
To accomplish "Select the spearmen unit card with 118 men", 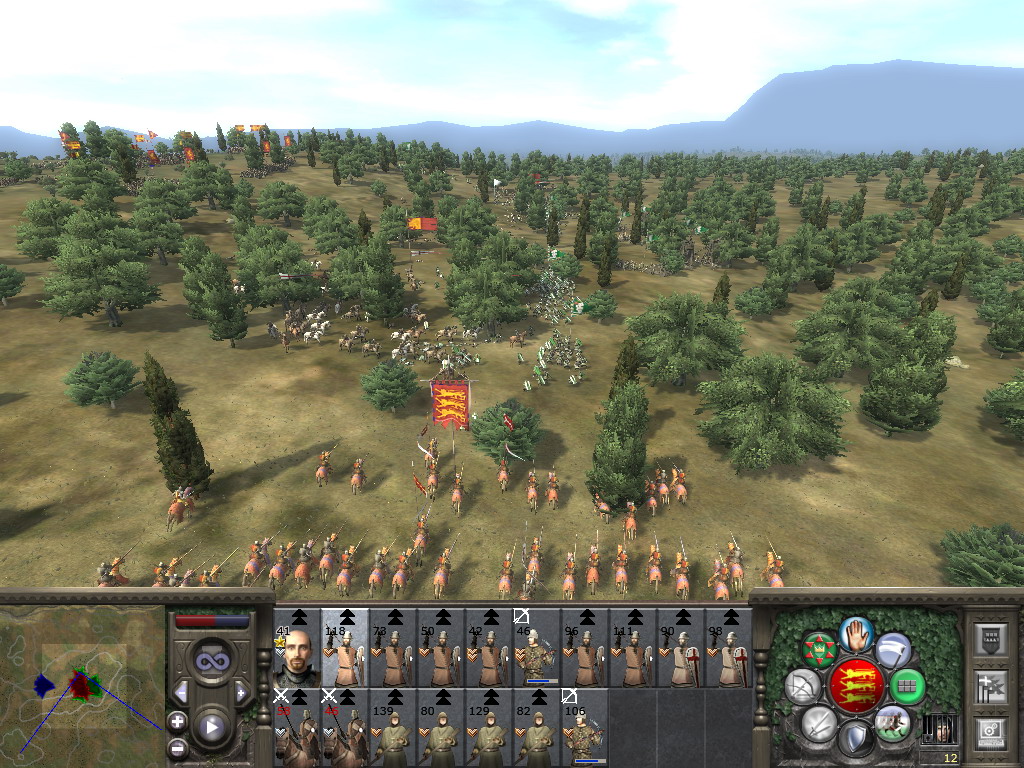I will [x=345, y=648].
